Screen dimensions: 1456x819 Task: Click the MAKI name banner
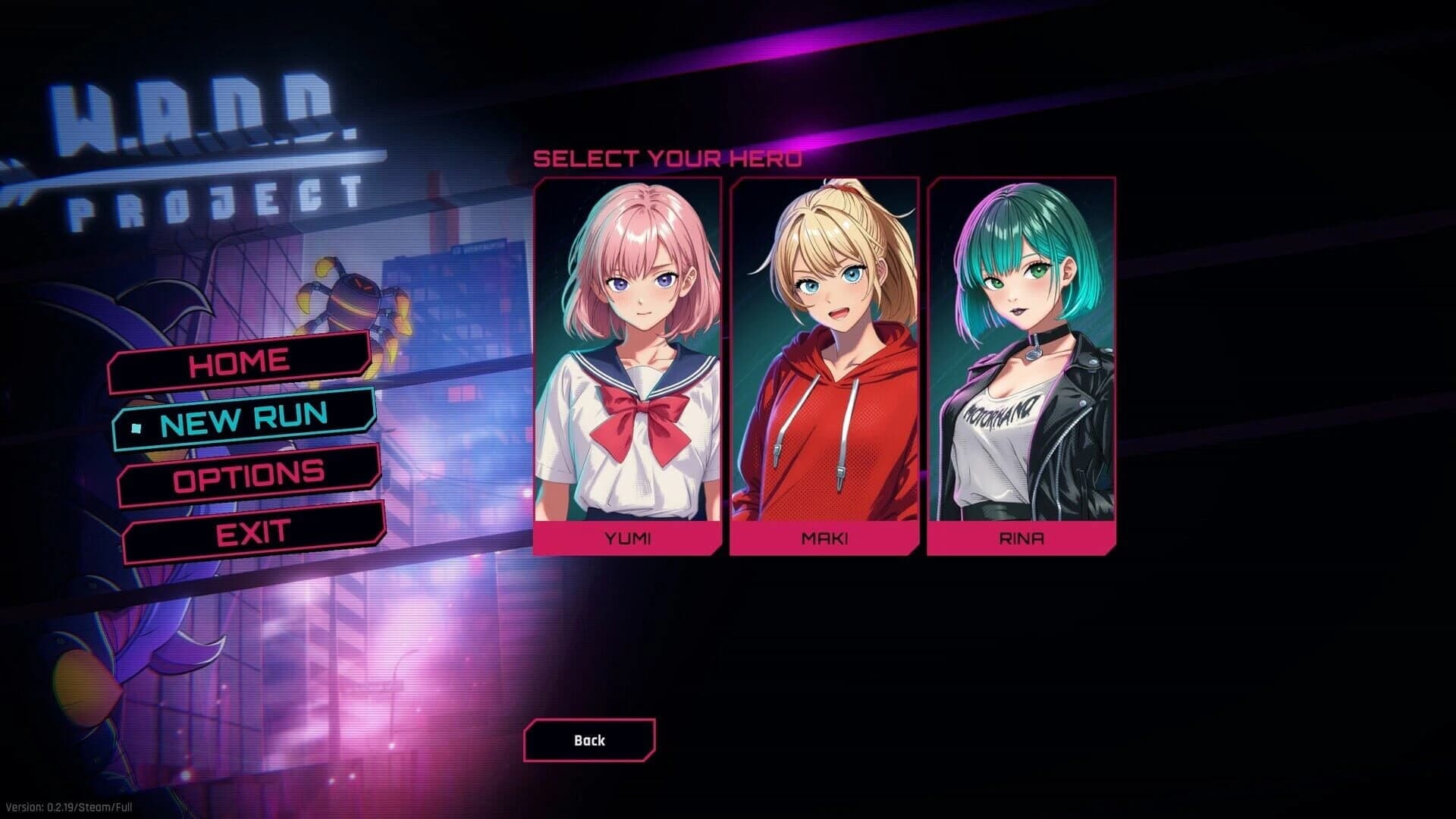(824, 538)
